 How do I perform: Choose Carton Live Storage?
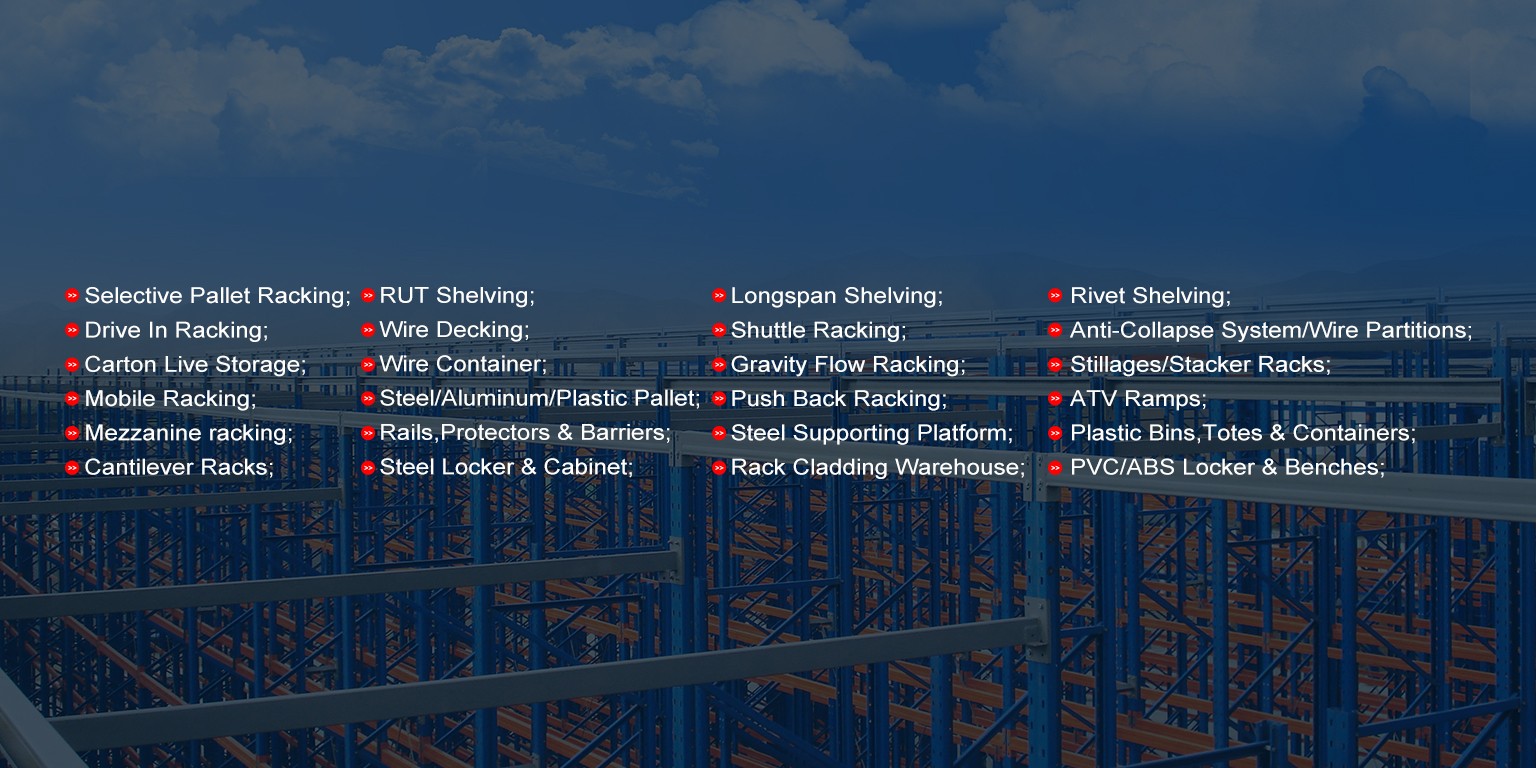pos(194,364)
